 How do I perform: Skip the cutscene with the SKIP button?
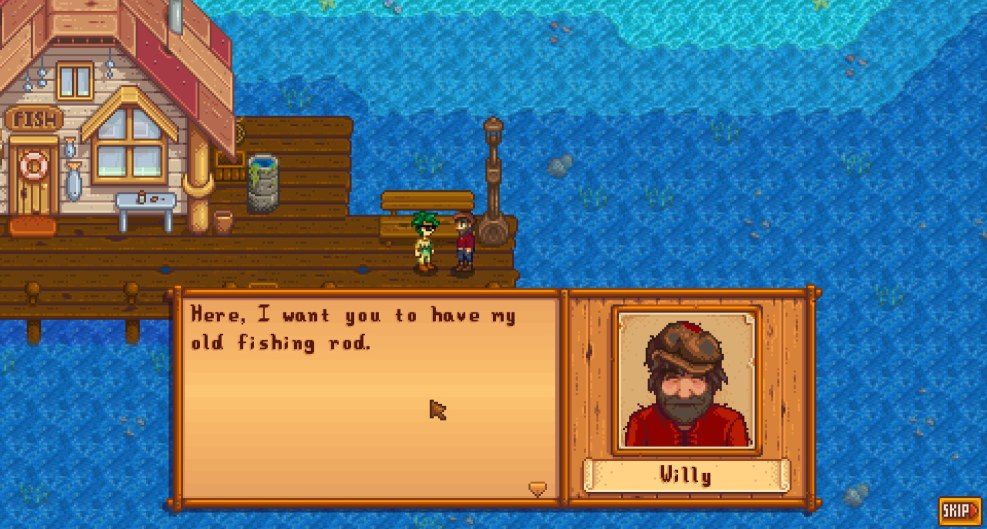point(959,511)
